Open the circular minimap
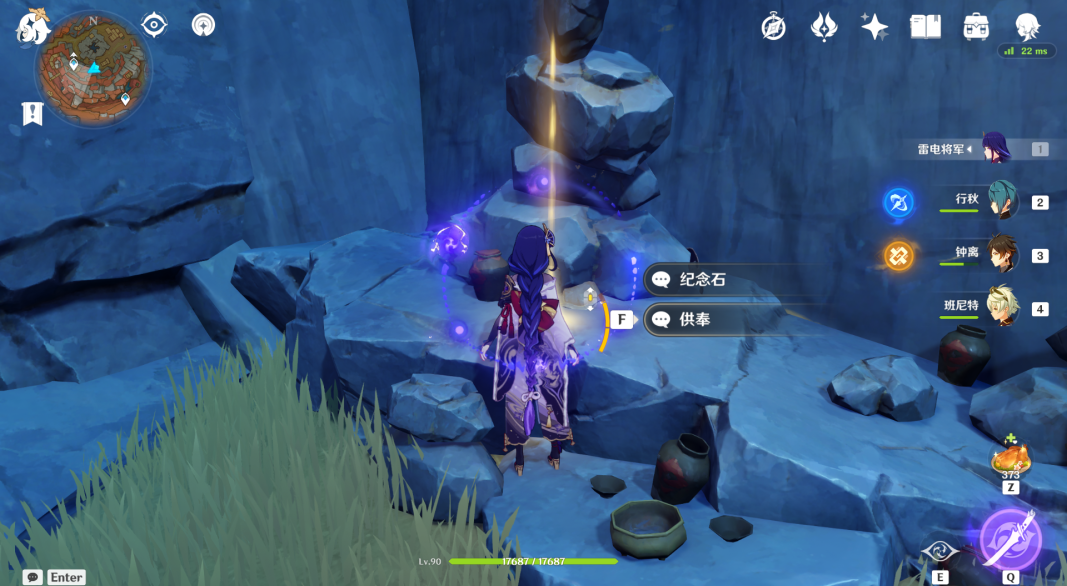This screenshot has width=1067, height=586. [94, 68]
